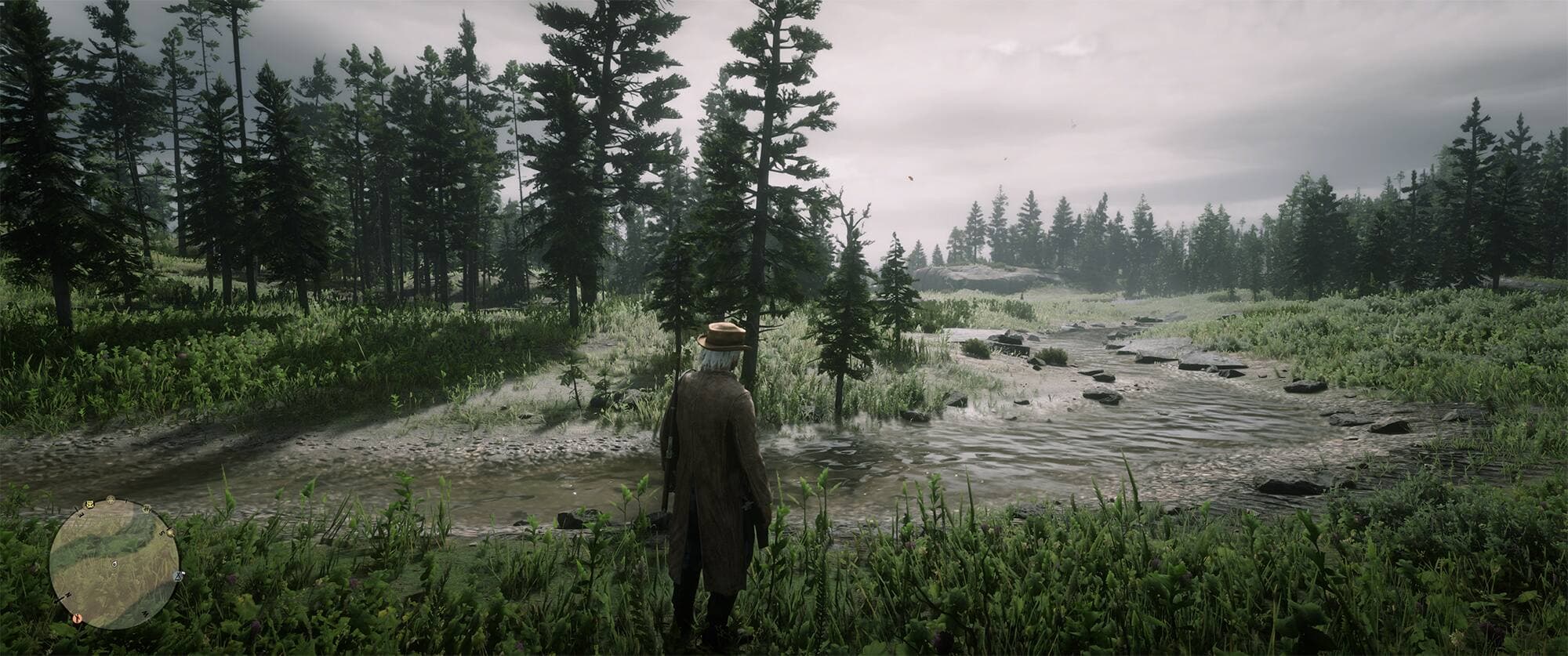The height and width of the screenshot is (656, 1568).
Task: Click the gold coin marker beside the S
Action: tap(170, 533)
